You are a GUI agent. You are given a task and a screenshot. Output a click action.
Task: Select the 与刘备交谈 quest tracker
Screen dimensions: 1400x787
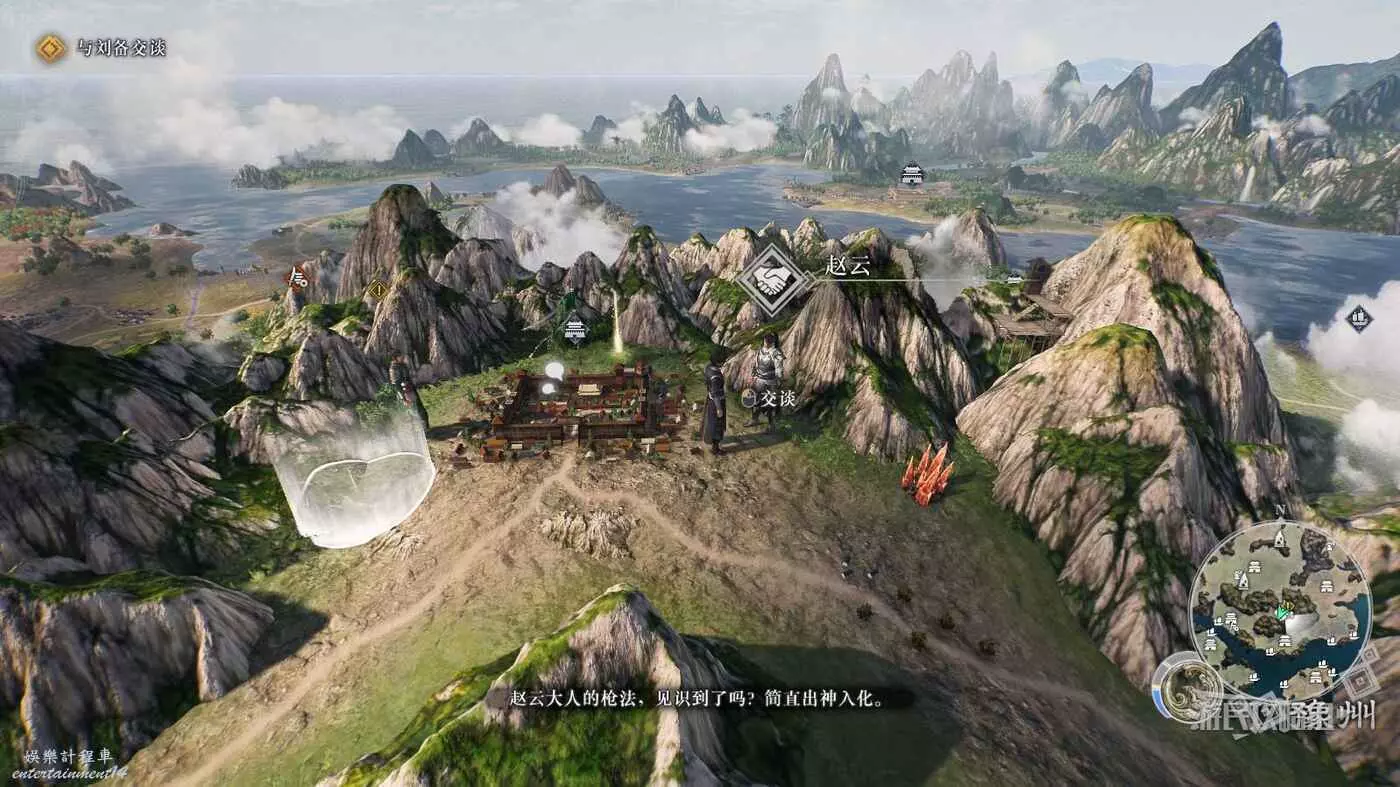pos(100,47)
